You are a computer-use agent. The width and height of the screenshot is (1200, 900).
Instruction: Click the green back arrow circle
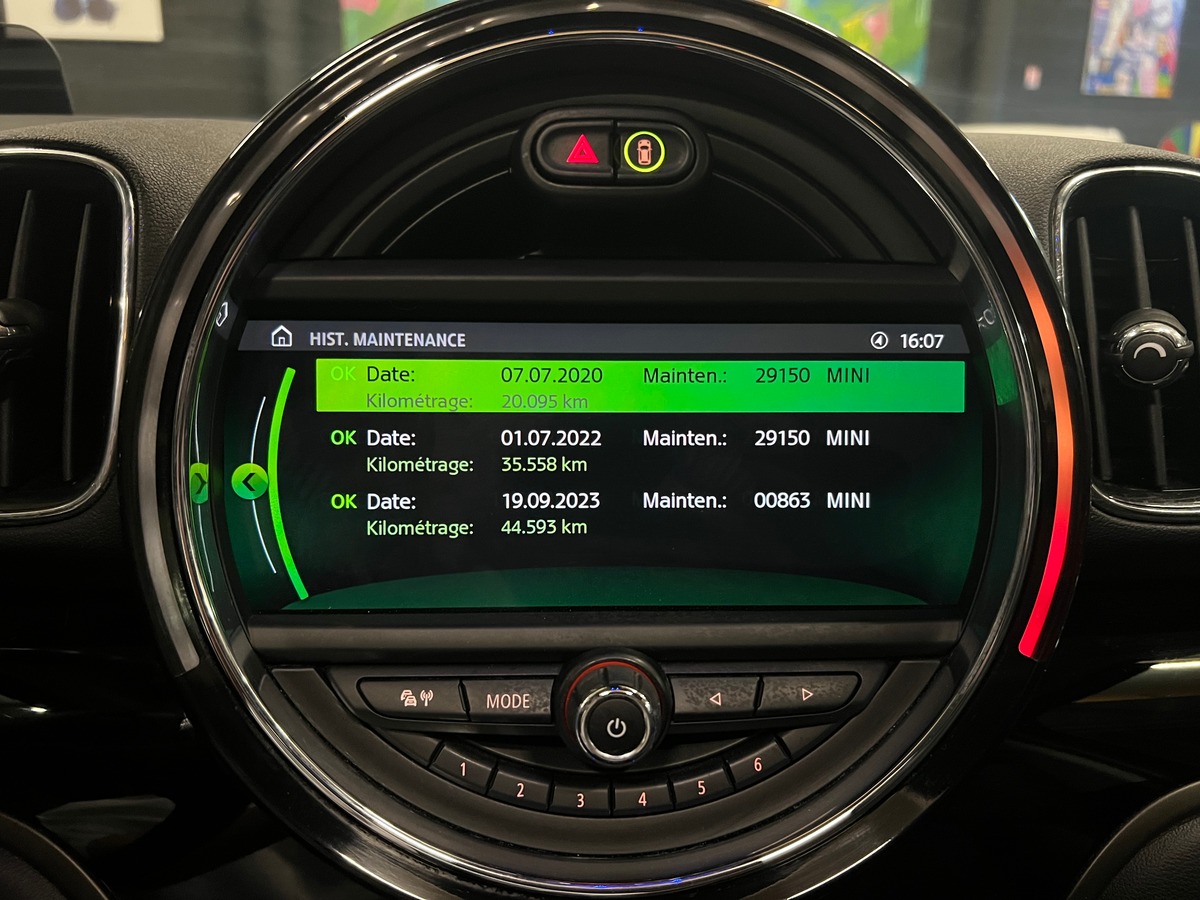tap(249, 483)
